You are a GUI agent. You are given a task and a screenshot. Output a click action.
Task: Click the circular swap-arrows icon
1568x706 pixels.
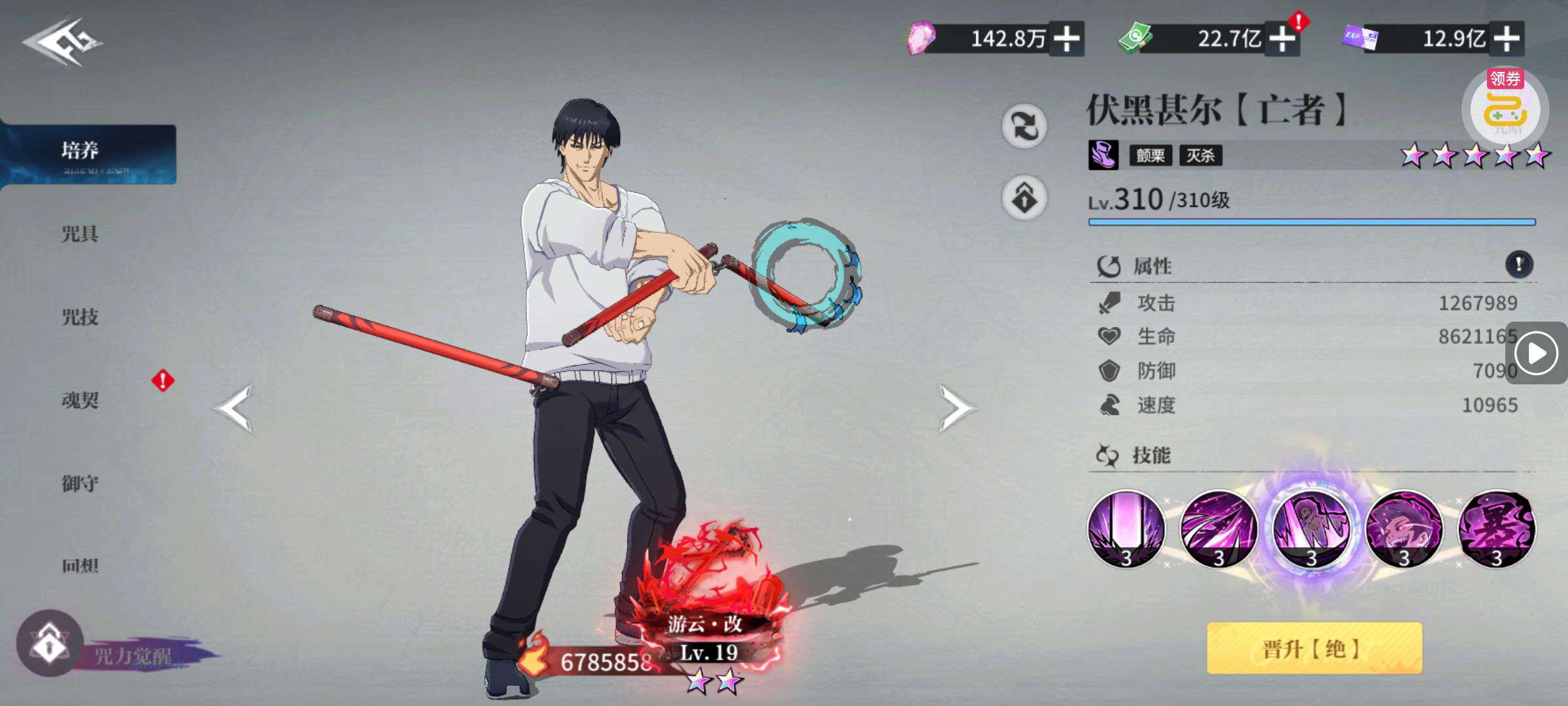click(x=1024, y=126)
